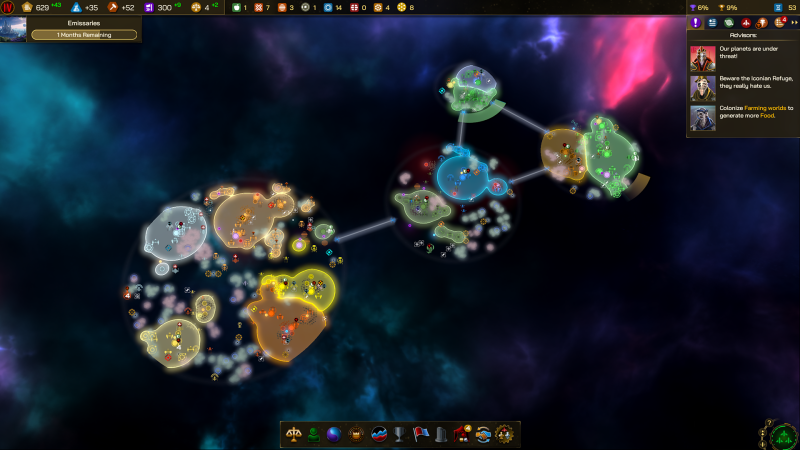Viewport: 800px width, 450px height.
Task: Click the green person icon
Action: (314, 434)
